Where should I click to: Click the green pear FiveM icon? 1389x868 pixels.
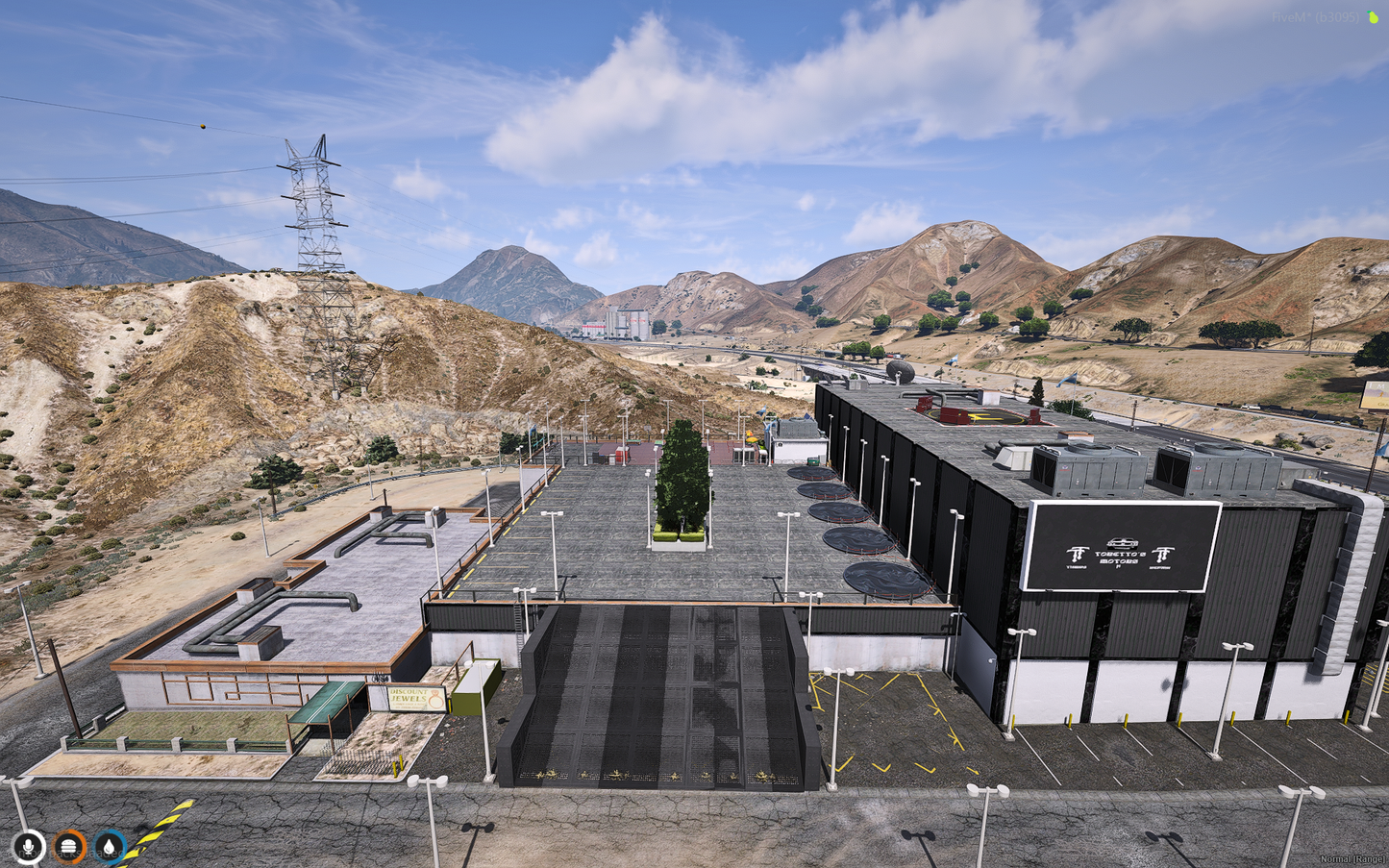[x=1373, y=17]
